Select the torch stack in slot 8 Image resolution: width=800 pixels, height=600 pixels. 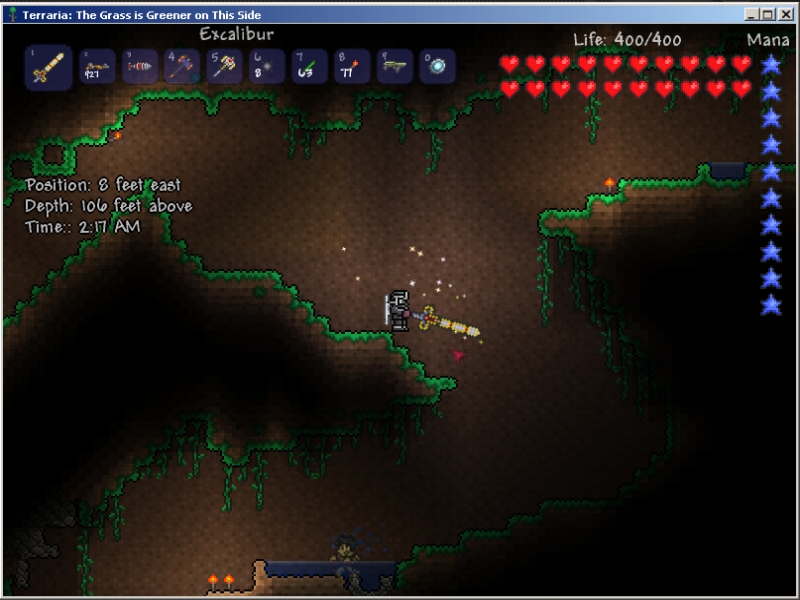click(x=351, y=67)
